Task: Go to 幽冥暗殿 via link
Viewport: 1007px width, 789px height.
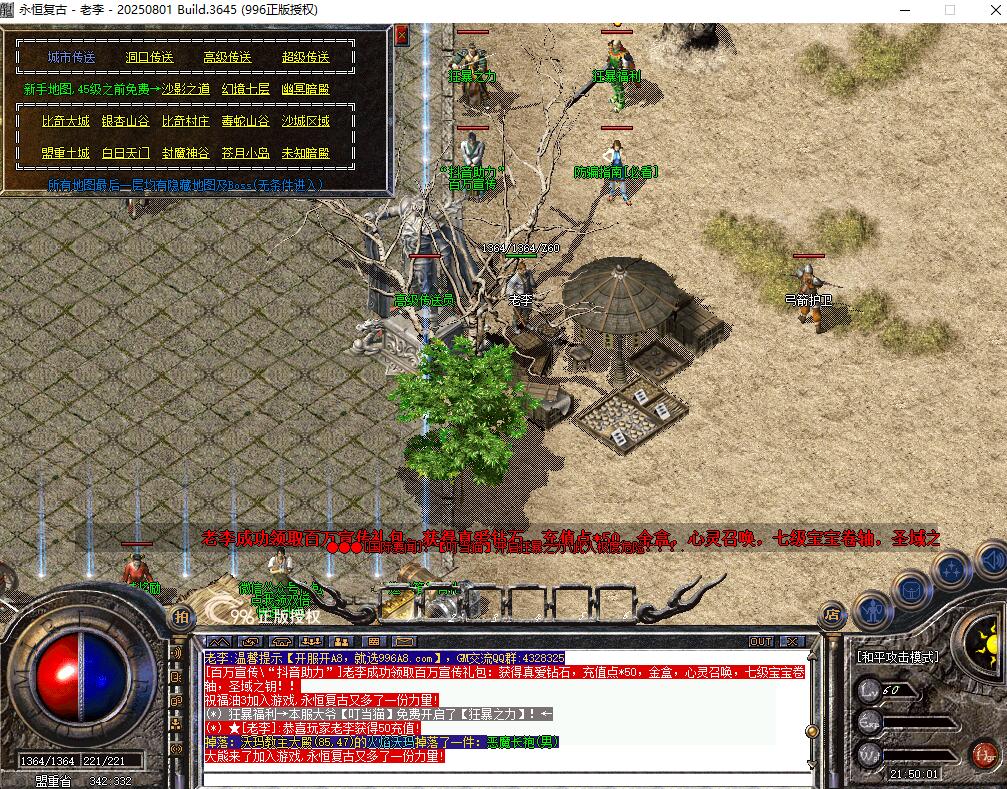Action: click(305, 89)
